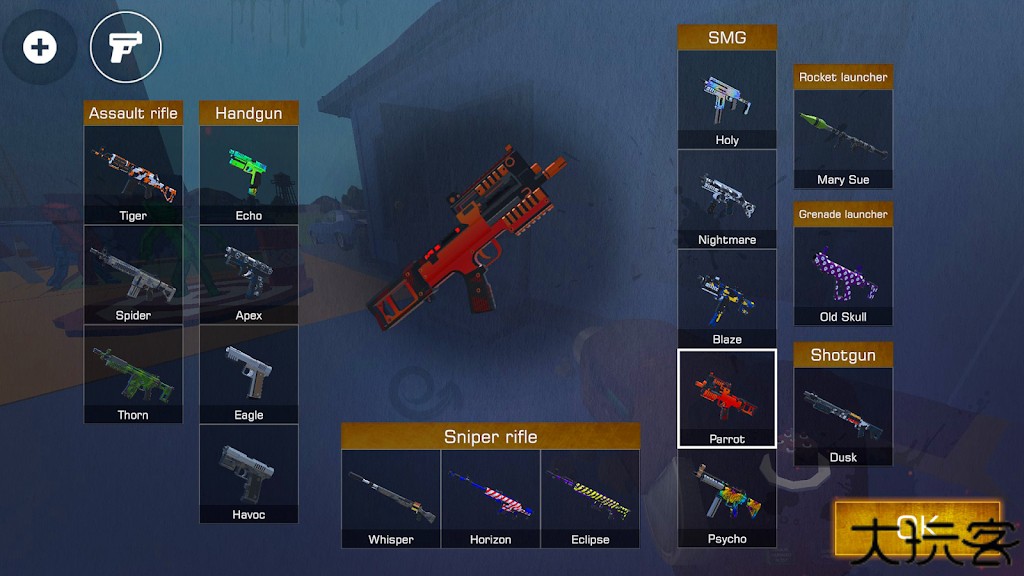Open the pistol icon weapon menu

126,47
